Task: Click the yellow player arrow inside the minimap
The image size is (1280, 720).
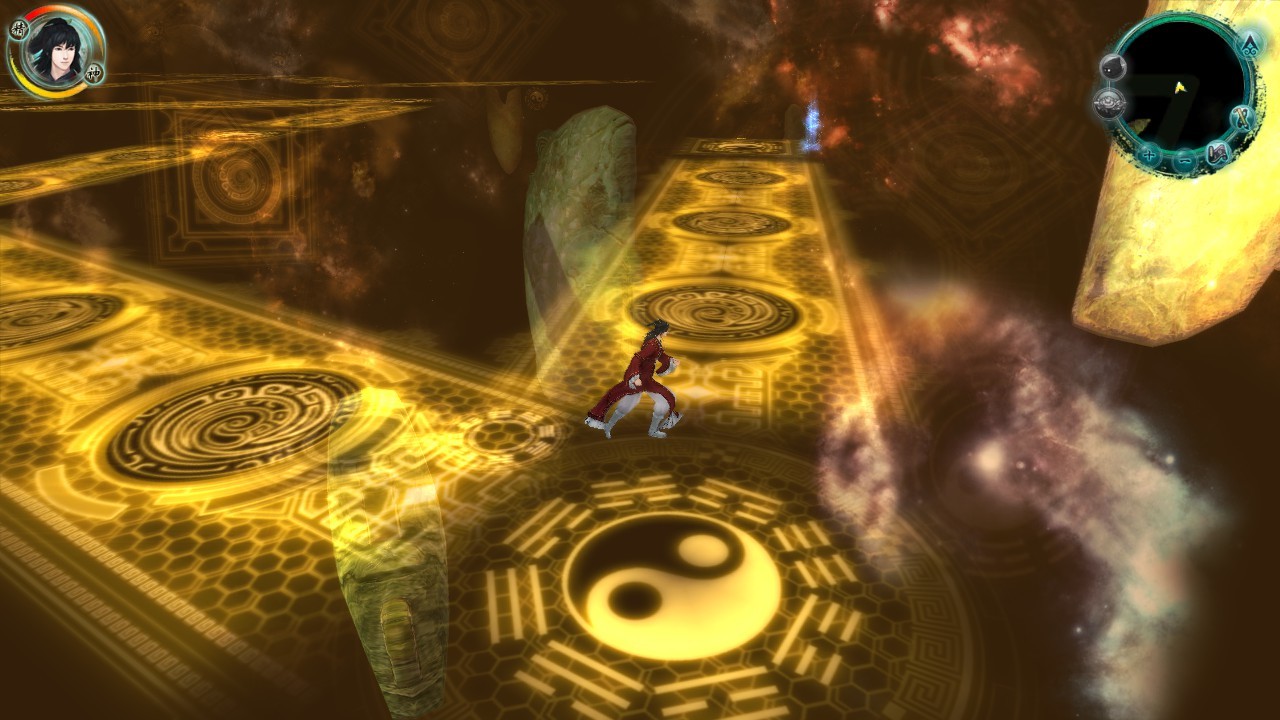Action: [1181, 88]
